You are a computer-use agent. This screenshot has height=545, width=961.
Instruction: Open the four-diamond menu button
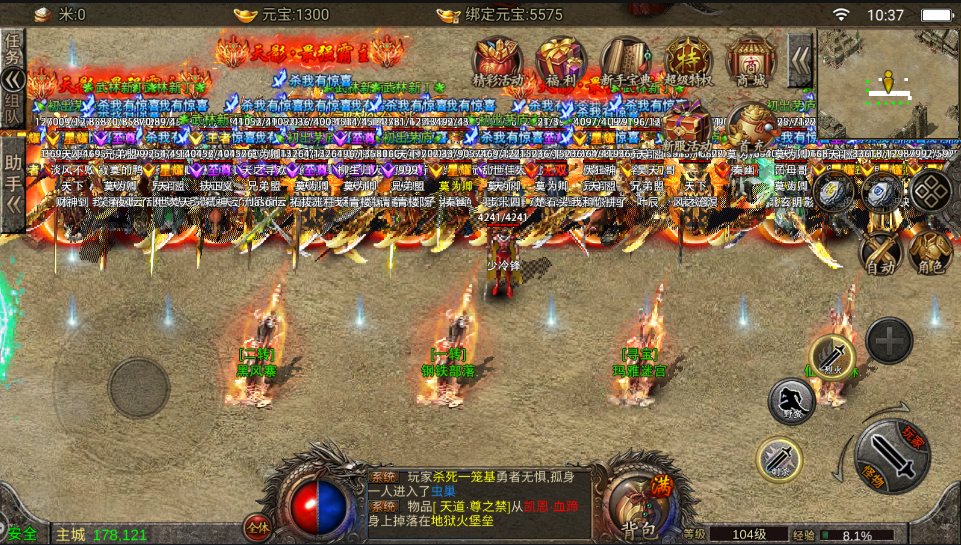coord(931,192)
